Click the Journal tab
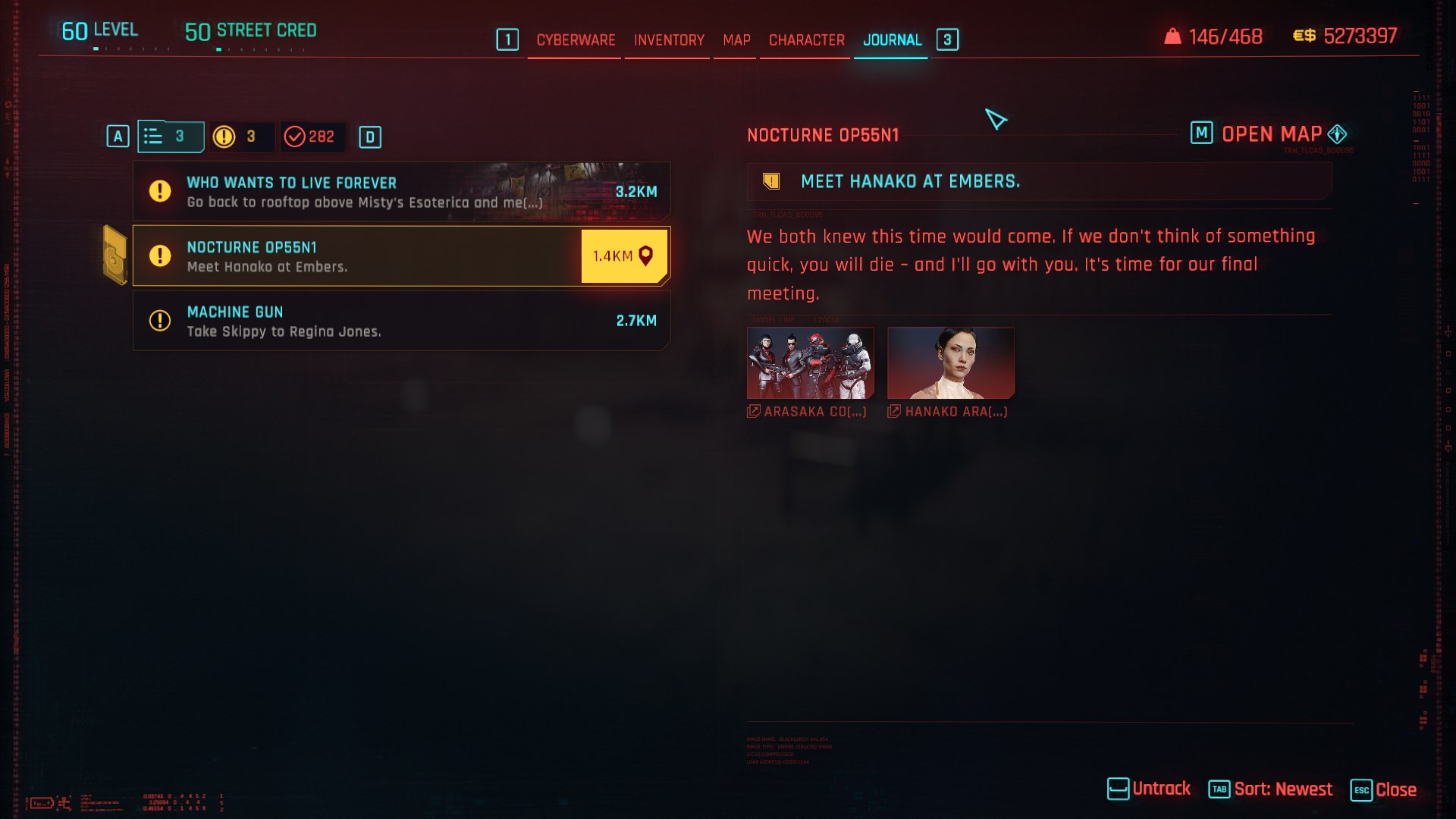The height and width of the screenshot is (819, 1456). [x=892, y=40]
